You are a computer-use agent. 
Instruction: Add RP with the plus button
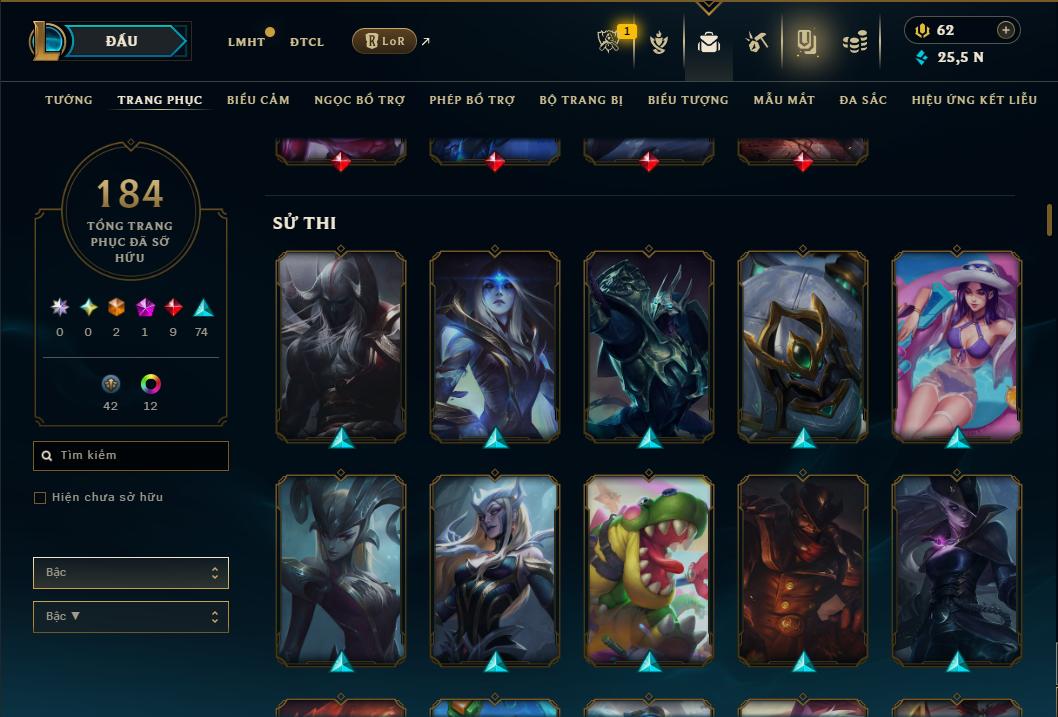coord(1006,30)
